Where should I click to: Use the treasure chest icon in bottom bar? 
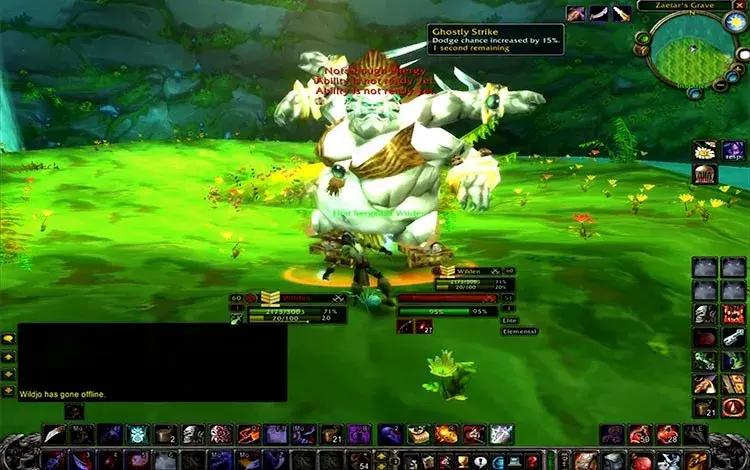[420, 434]
